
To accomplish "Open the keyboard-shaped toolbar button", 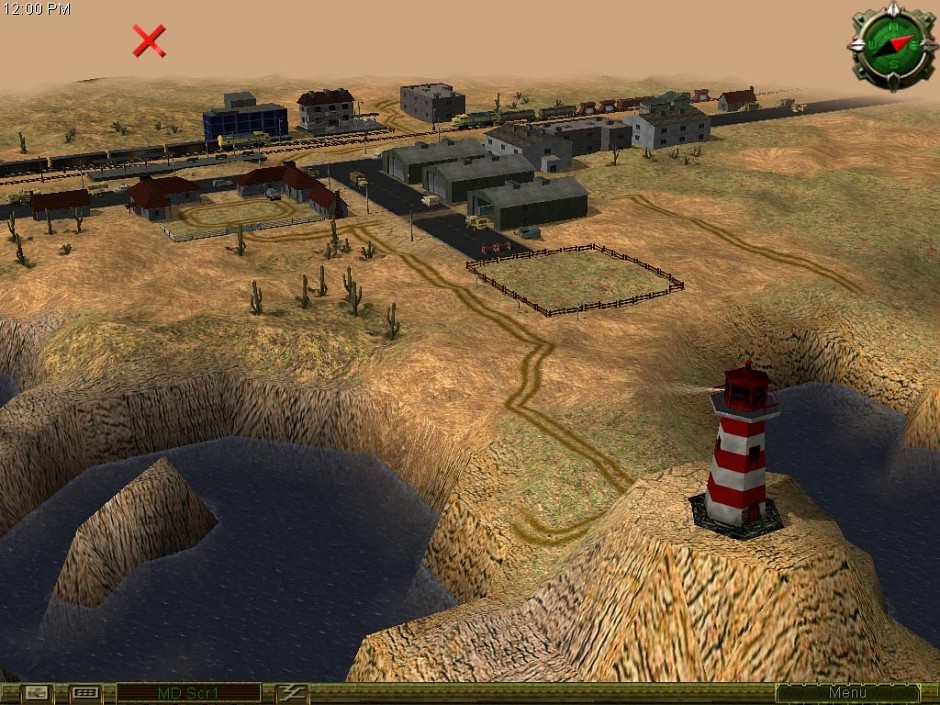I will click(x=85, y=693).
